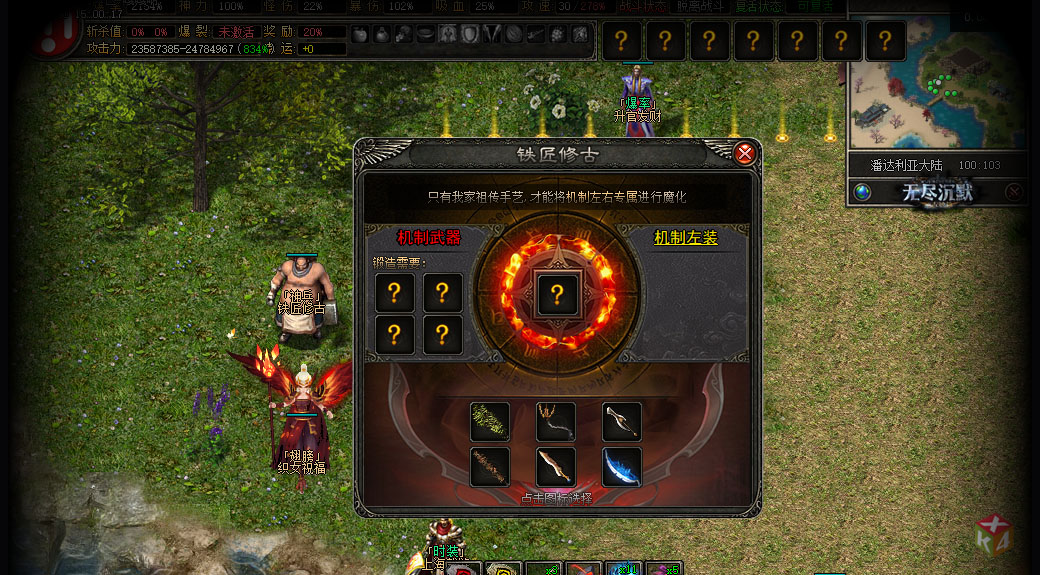The height and width of the screenshot is (575, 1040).
Task: Select the glowing blue blade weapon icon
Action: 622,467
